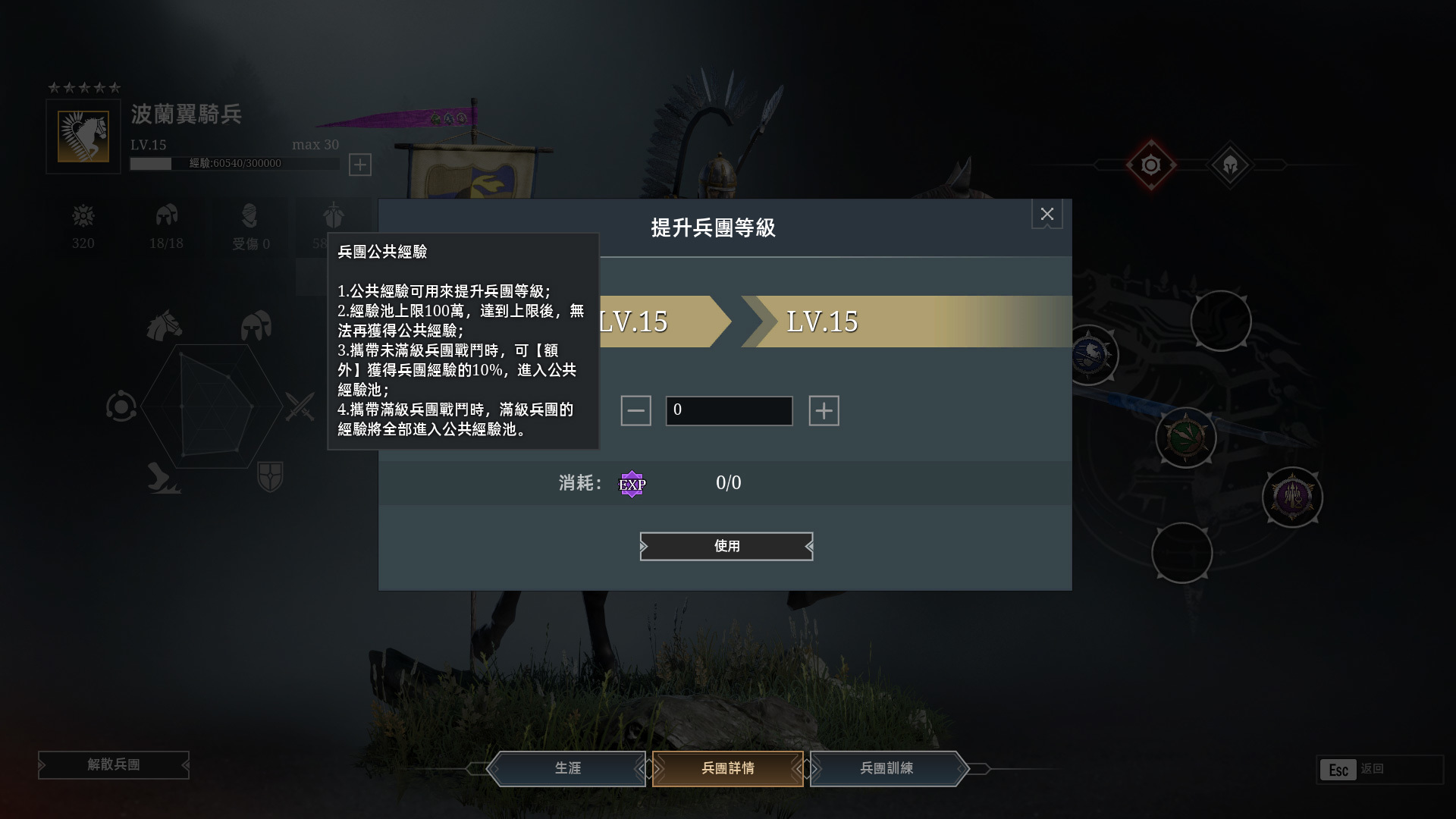
Task: Click the EXP currency icon in the dialog
Action: (x=632, y=484)
